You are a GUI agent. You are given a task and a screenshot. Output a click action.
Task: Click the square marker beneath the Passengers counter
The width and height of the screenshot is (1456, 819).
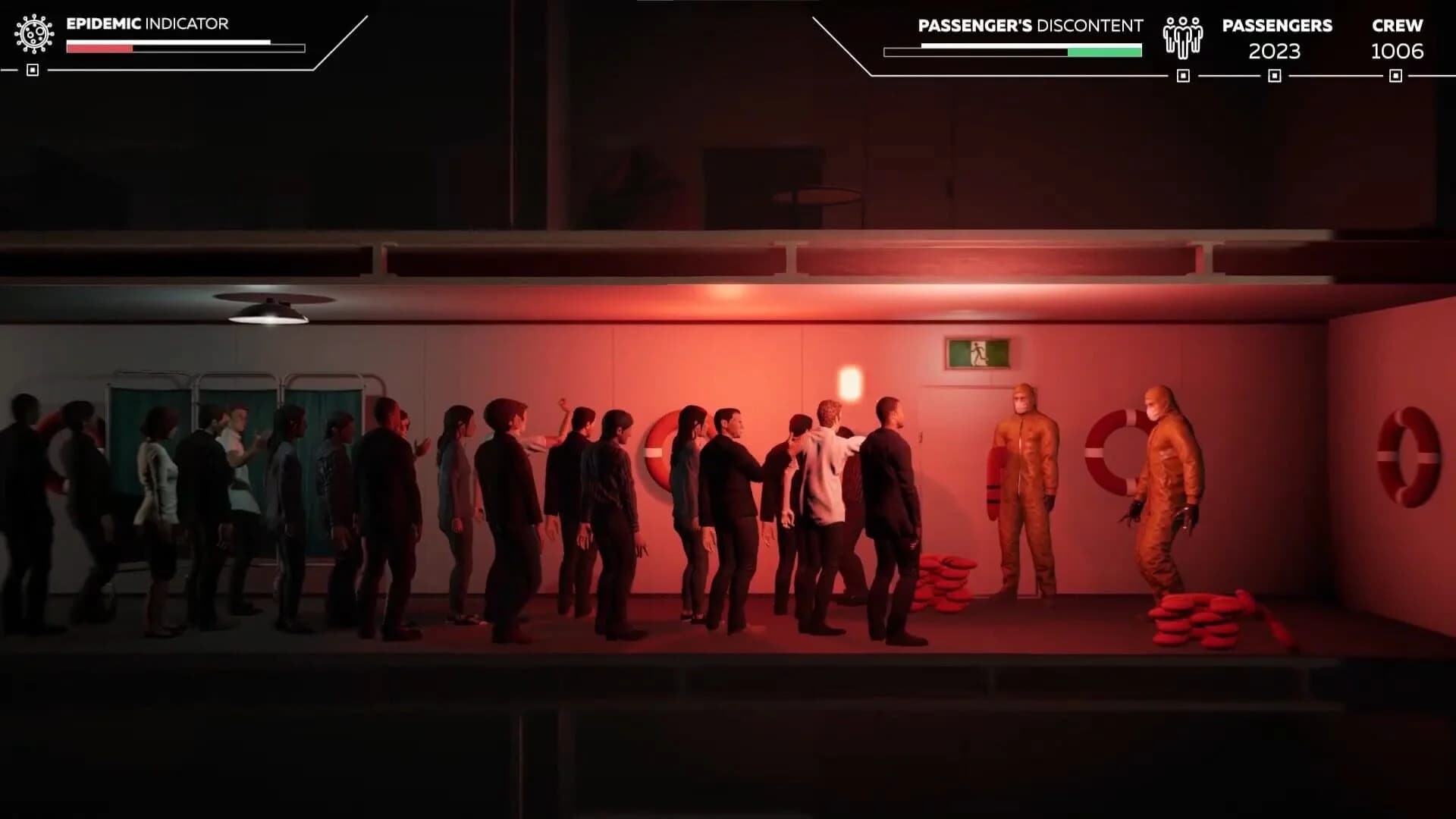[1273, 74]
